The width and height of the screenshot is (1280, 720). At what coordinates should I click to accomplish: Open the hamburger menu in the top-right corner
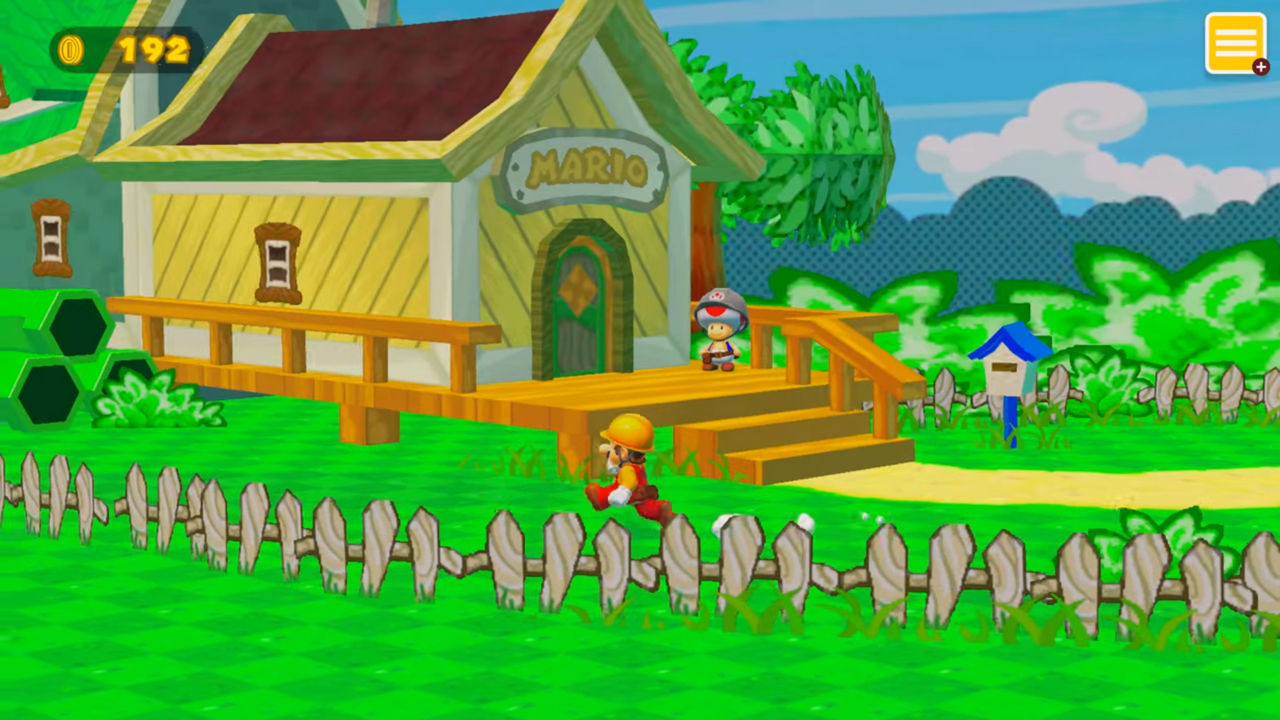pos(1237,42)
